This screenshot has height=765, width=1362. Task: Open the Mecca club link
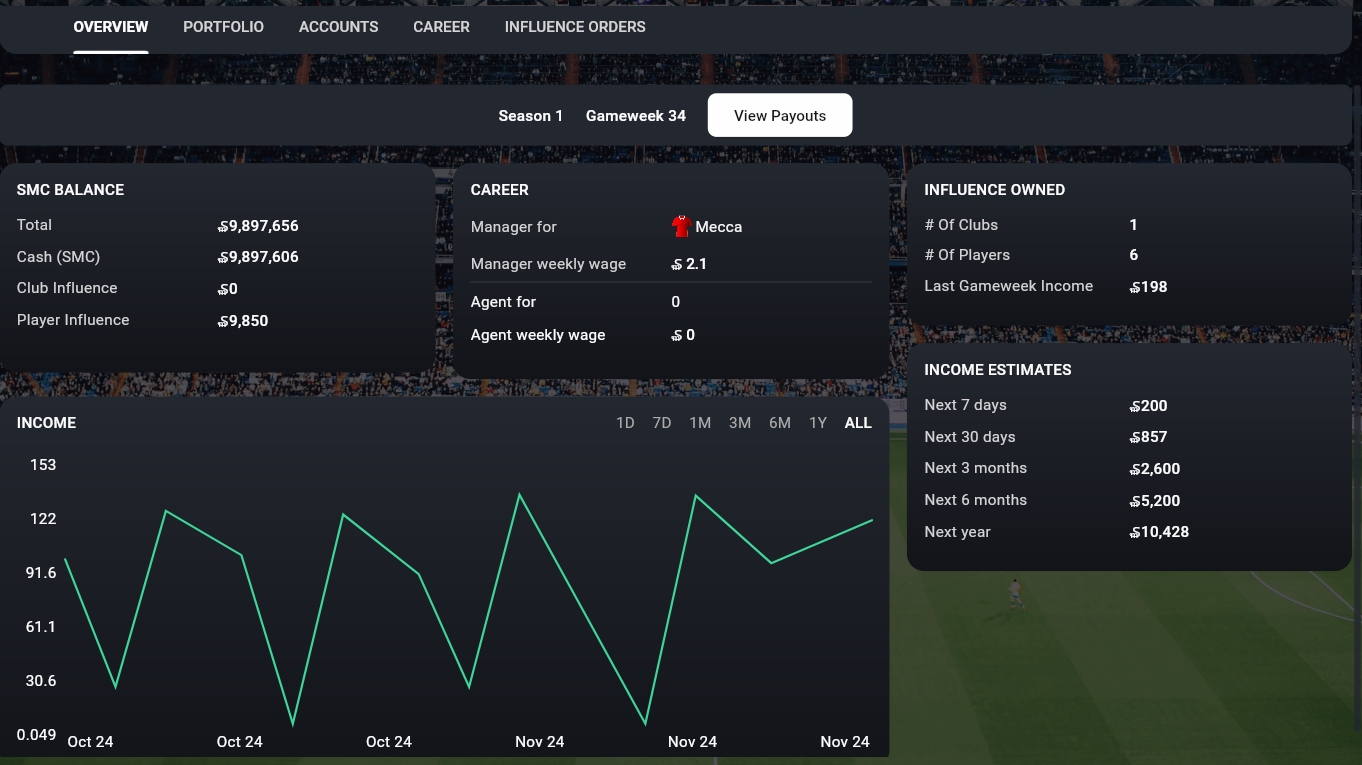tap(718, 227)
